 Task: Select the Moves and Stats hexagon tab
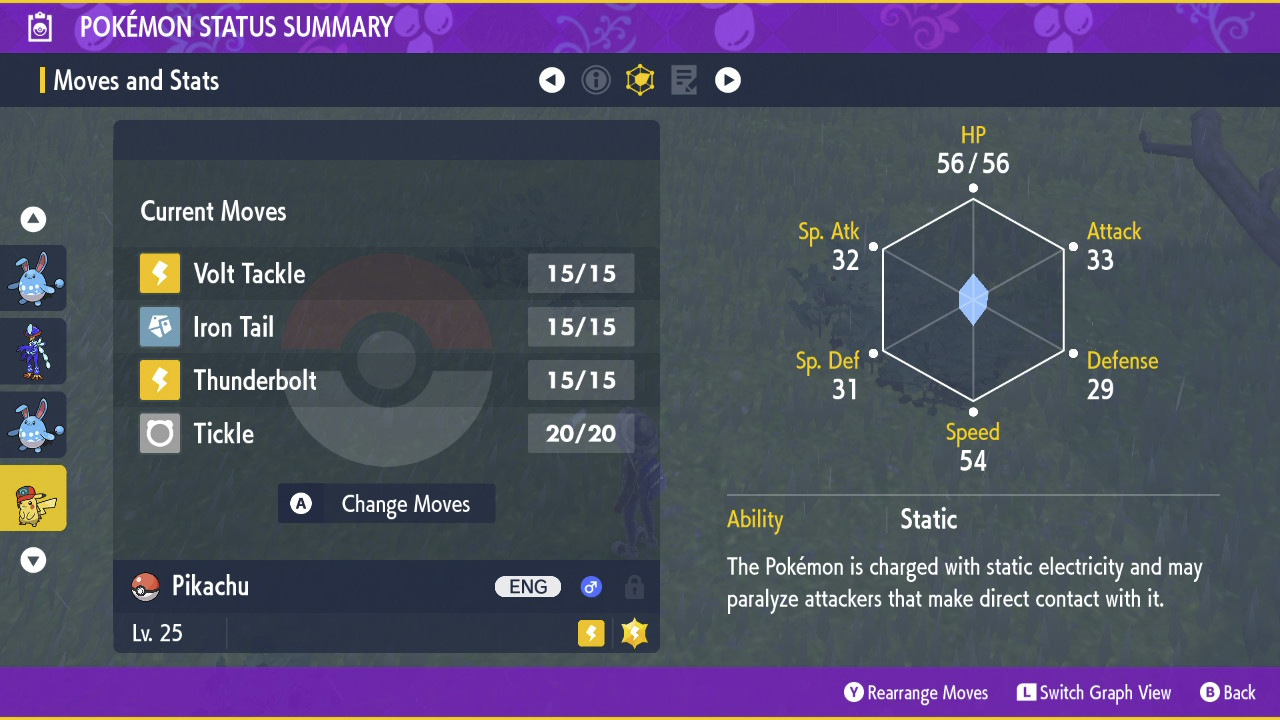click(640, 80)
